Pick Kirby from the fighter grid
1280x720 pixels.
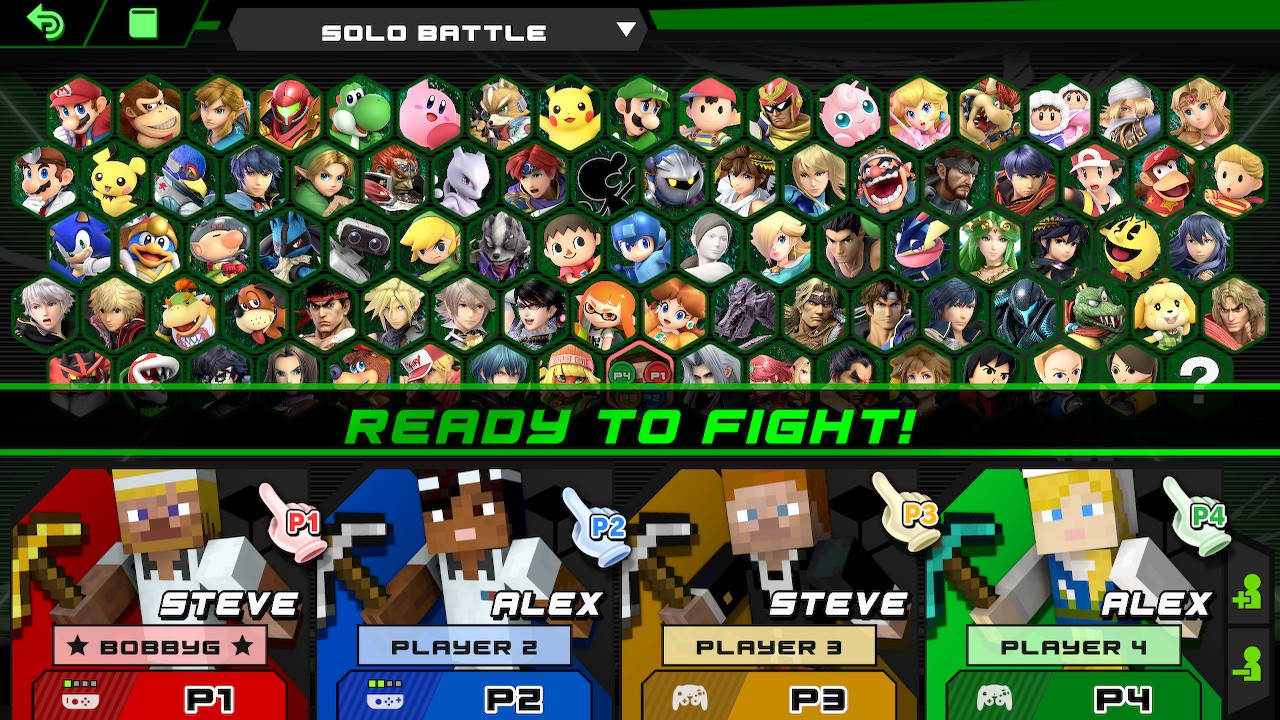(x=428, y=113)
